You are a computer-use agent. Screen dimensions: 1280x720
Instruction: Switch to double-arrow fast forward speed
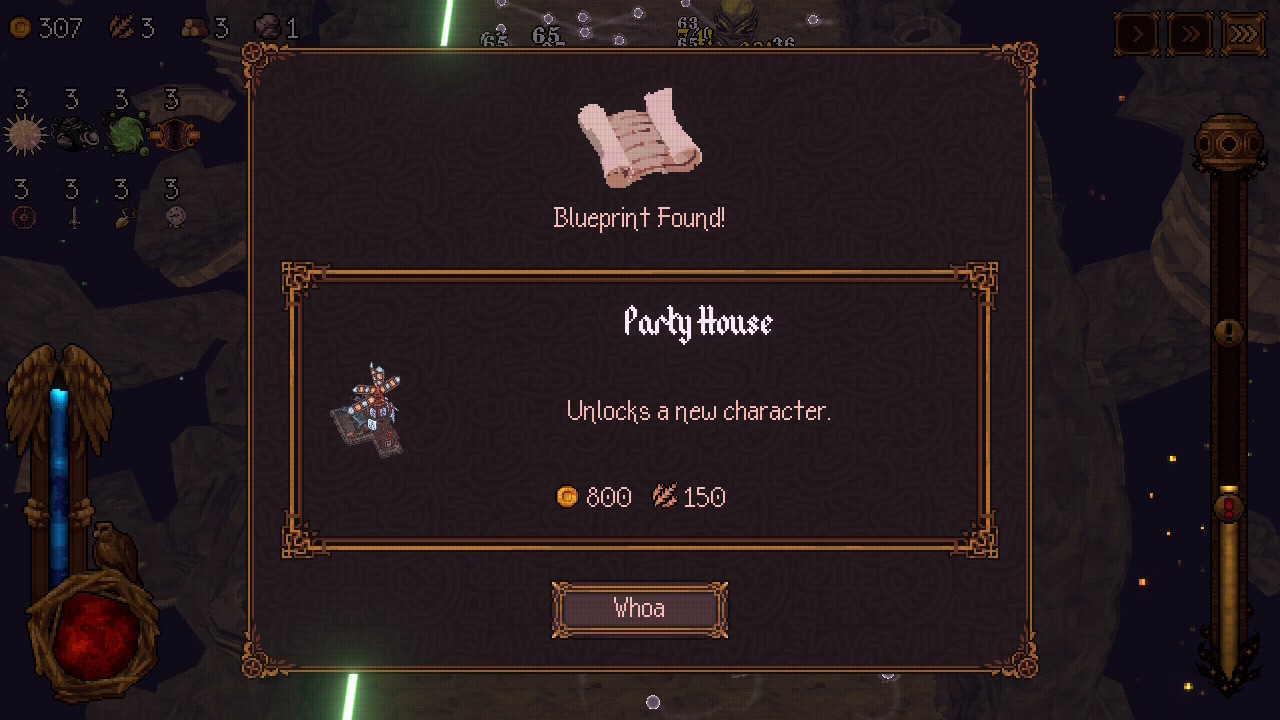[x=1190, y=35]
